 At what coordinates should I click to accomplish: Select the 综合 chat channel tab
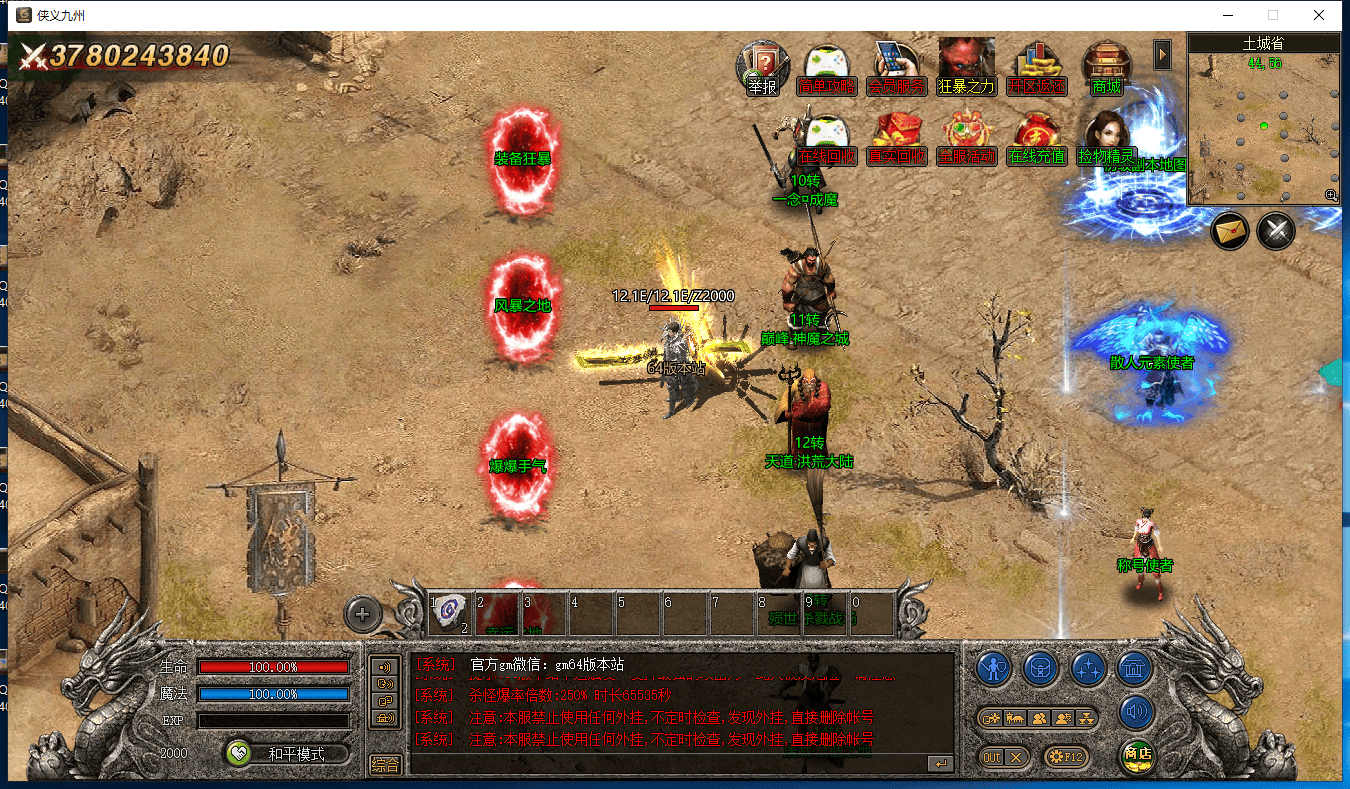tap(385, 764)
